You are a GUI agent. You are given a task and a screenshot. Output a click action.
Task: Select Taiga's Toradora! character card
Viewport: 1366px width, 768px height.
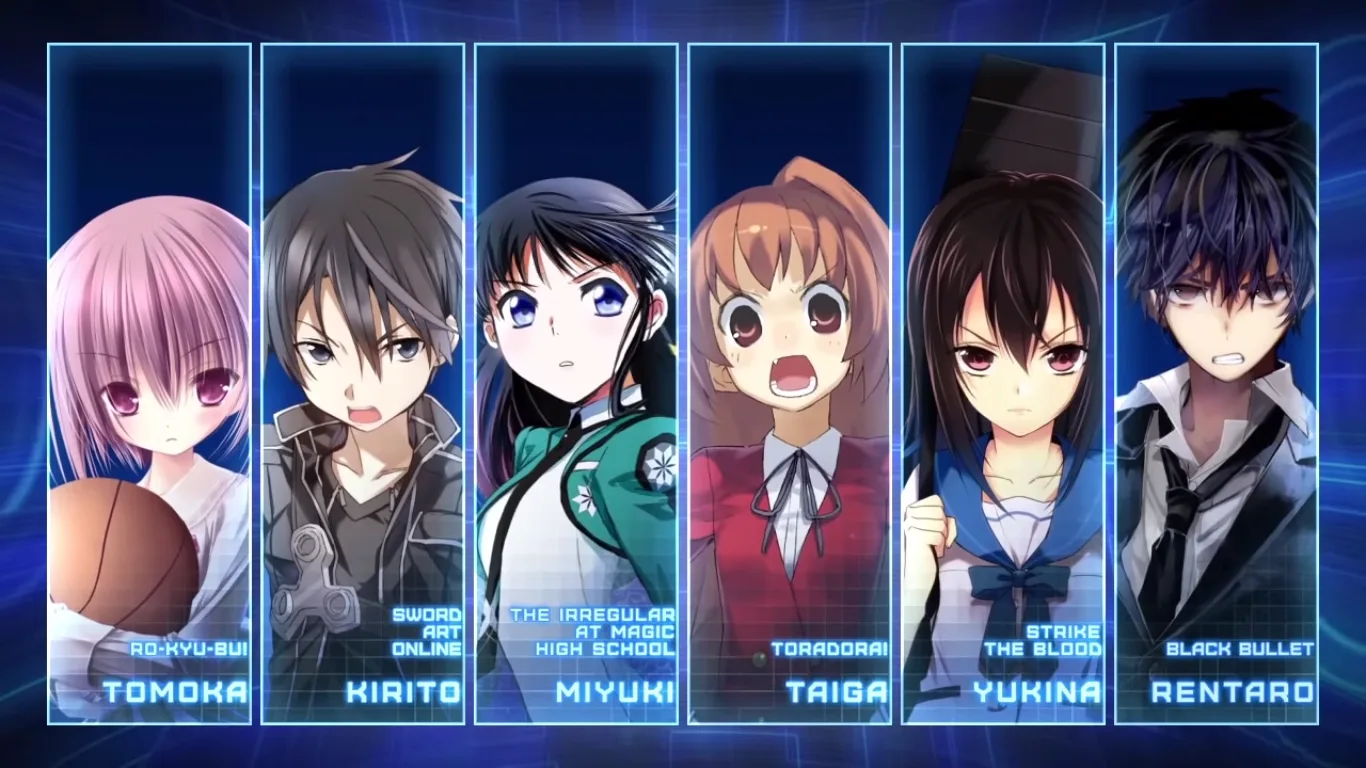(x=789, y=384)
